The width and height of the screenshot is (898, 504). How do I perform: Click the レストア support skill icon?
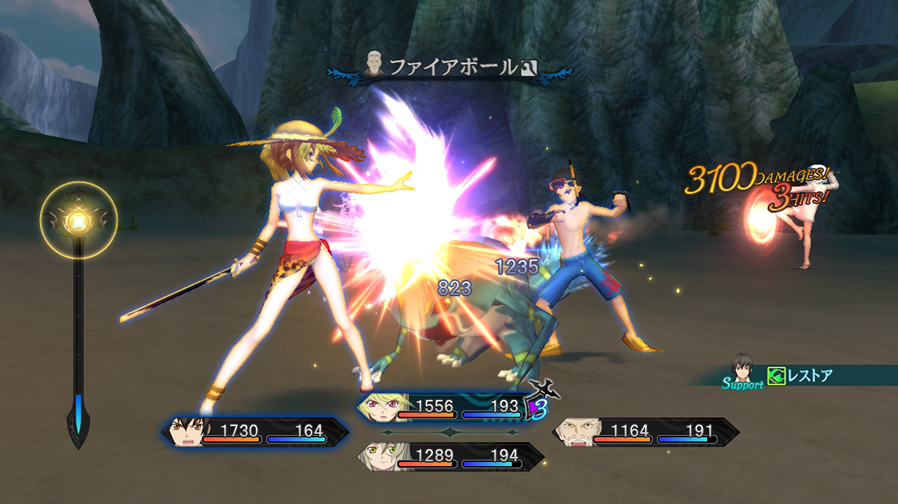[x=776, y=377]
